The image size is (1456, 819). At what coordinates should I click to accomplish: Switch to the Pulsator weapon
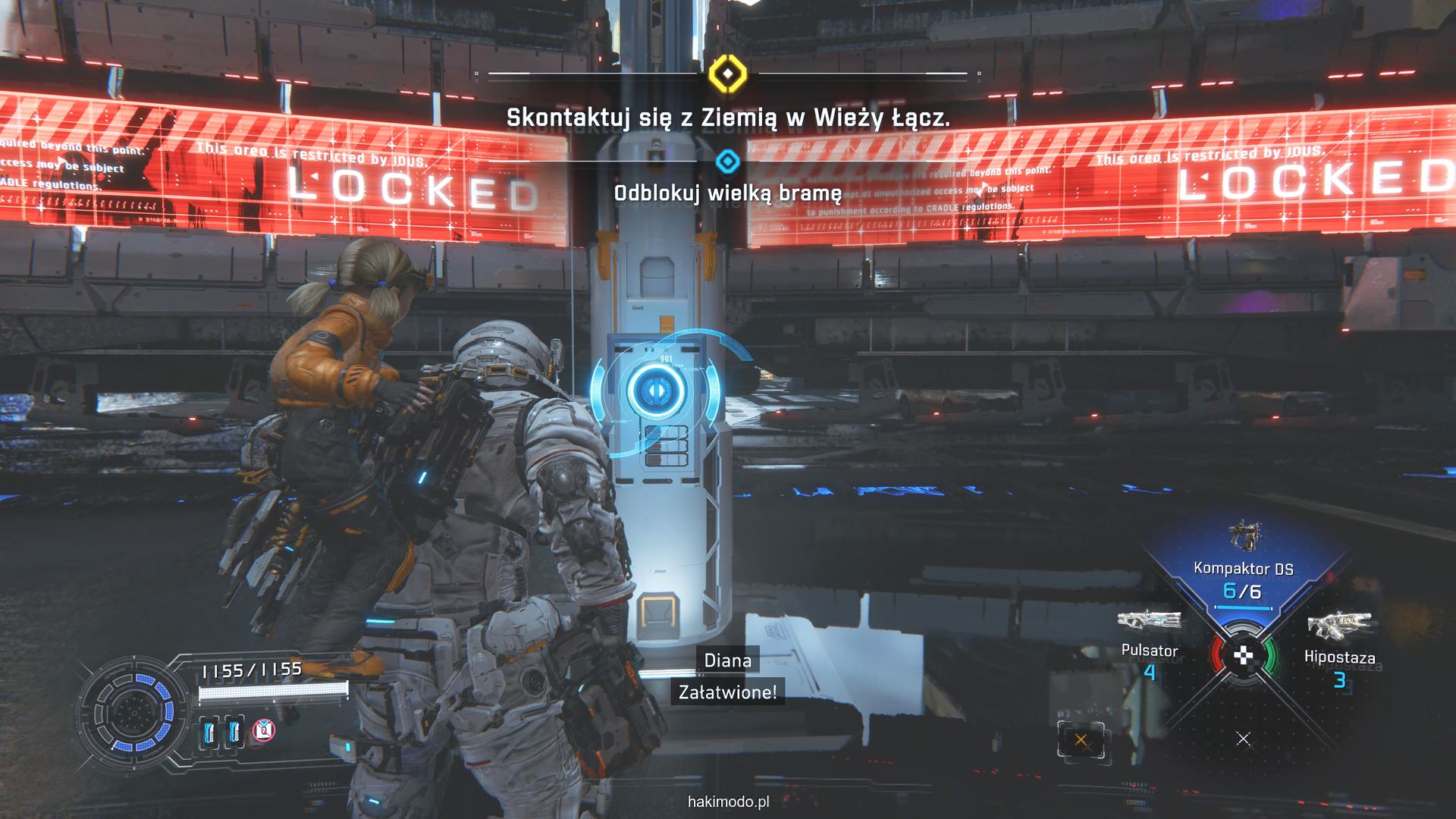(x=1150, y=637)
